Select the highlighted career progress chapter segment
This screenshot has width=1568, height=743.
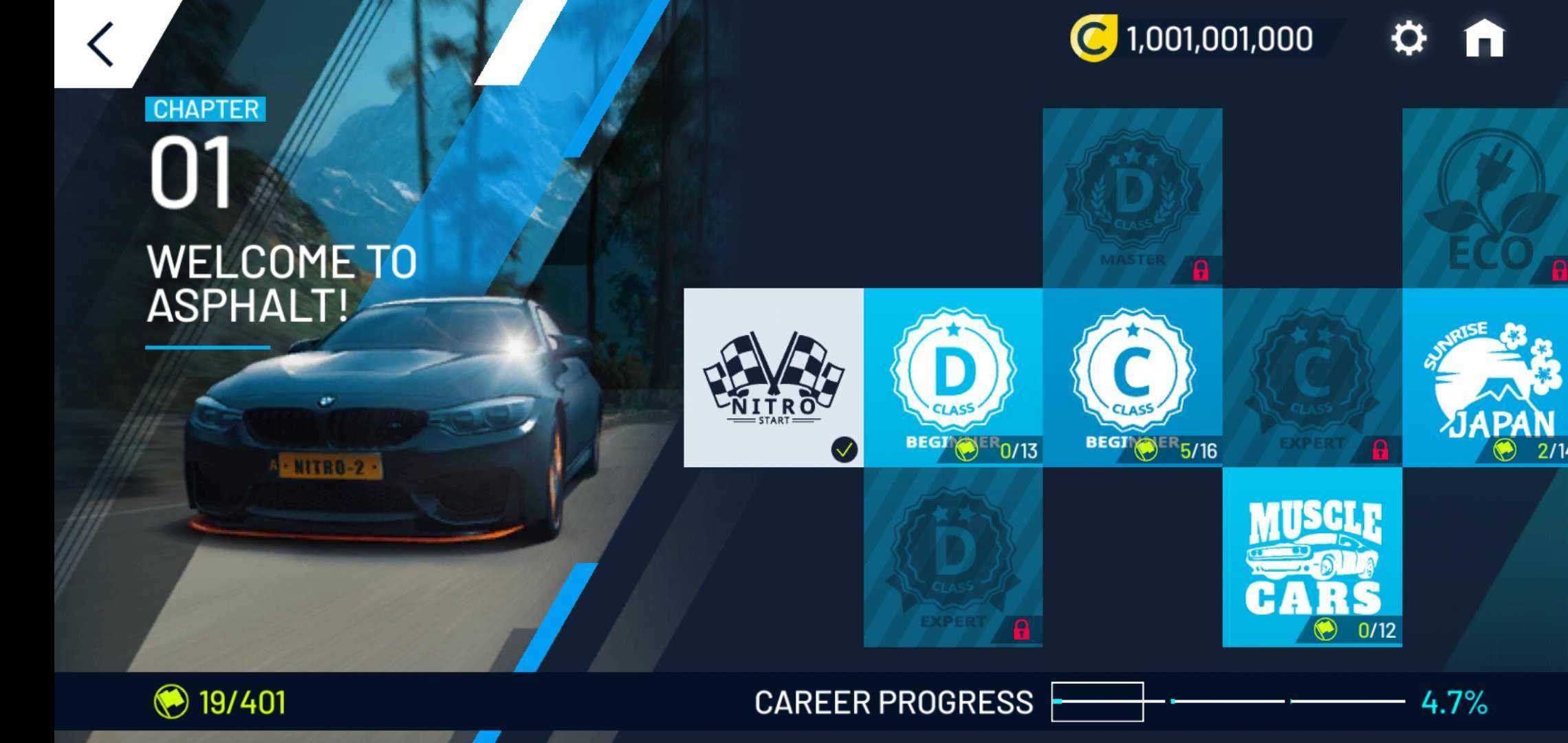click(1098, 702)
